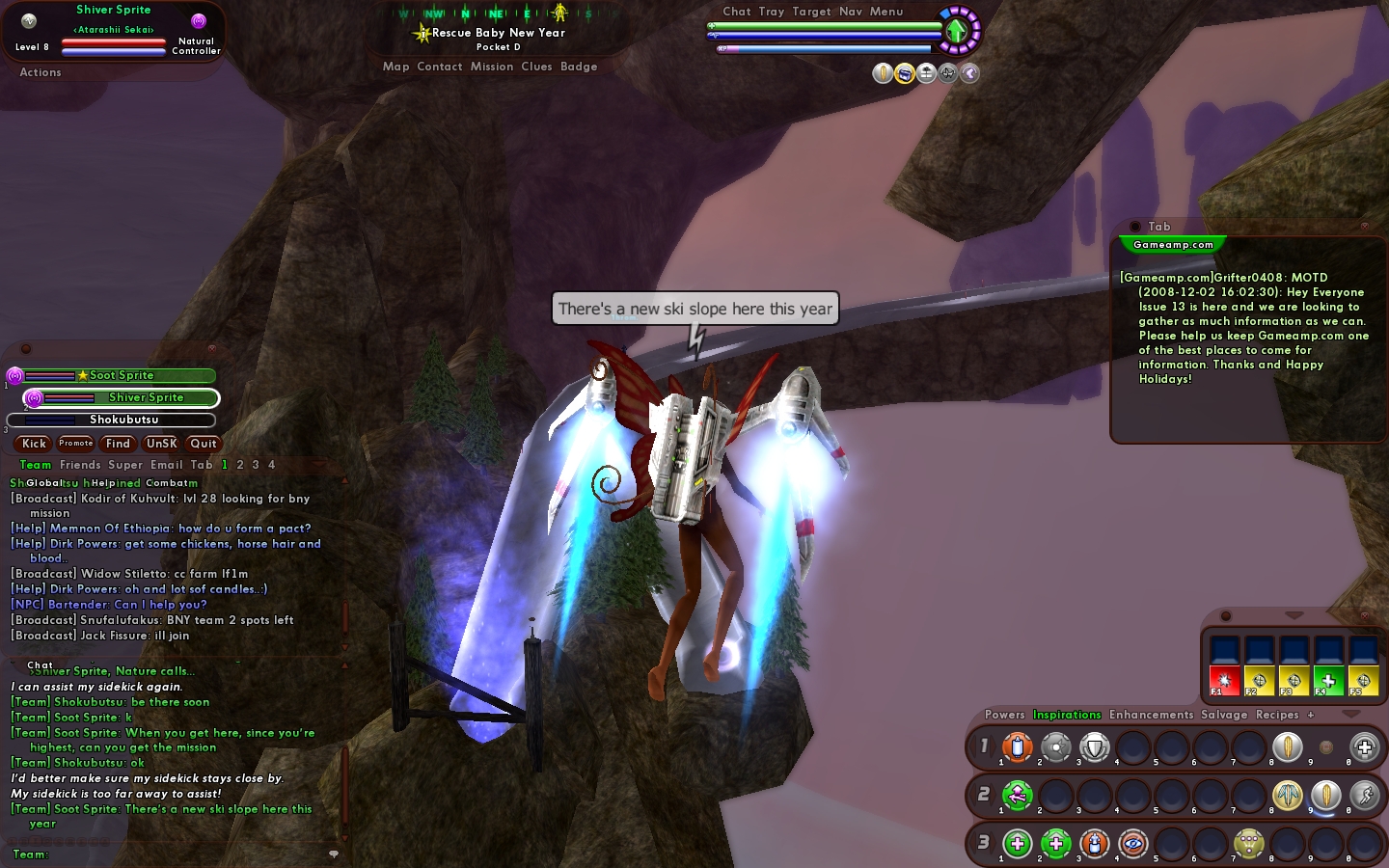Activate the green flying figure power
The width and height of the screenshot is (1389, 868).
(x=1018, y=795)
